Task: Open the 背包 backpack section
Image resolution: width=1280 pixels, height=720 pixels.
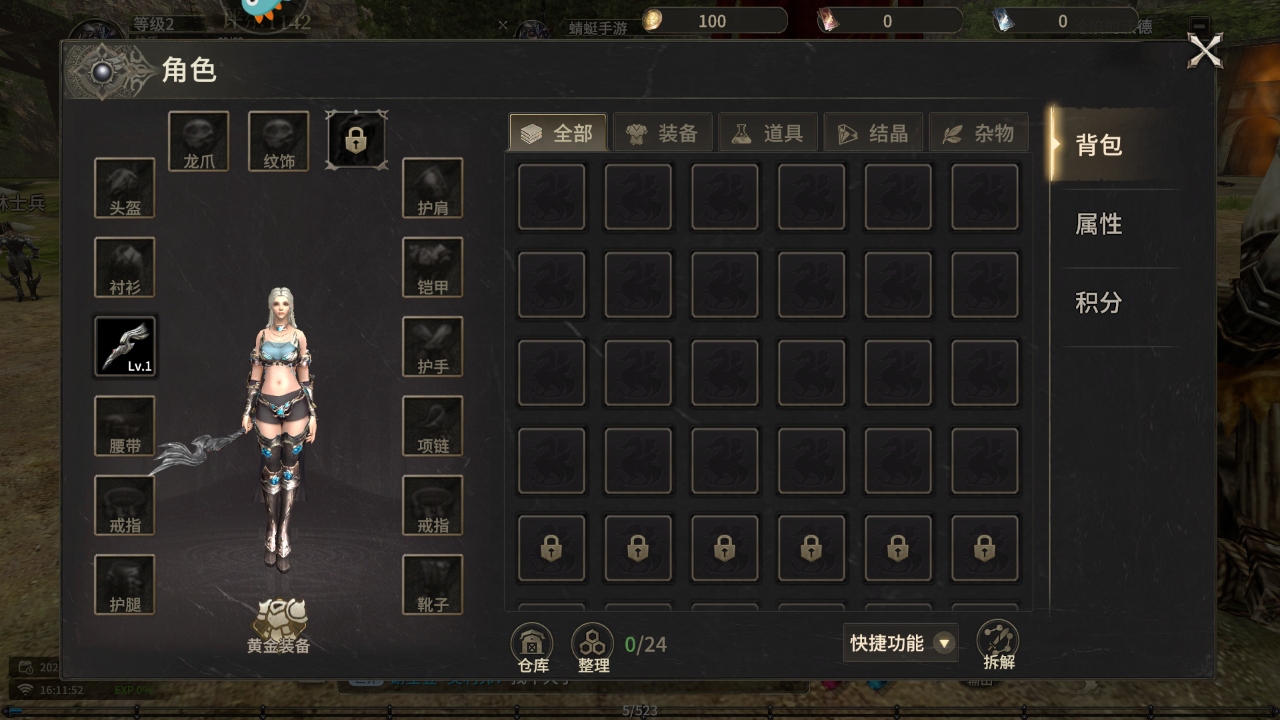Action: tap(1099, 145)
